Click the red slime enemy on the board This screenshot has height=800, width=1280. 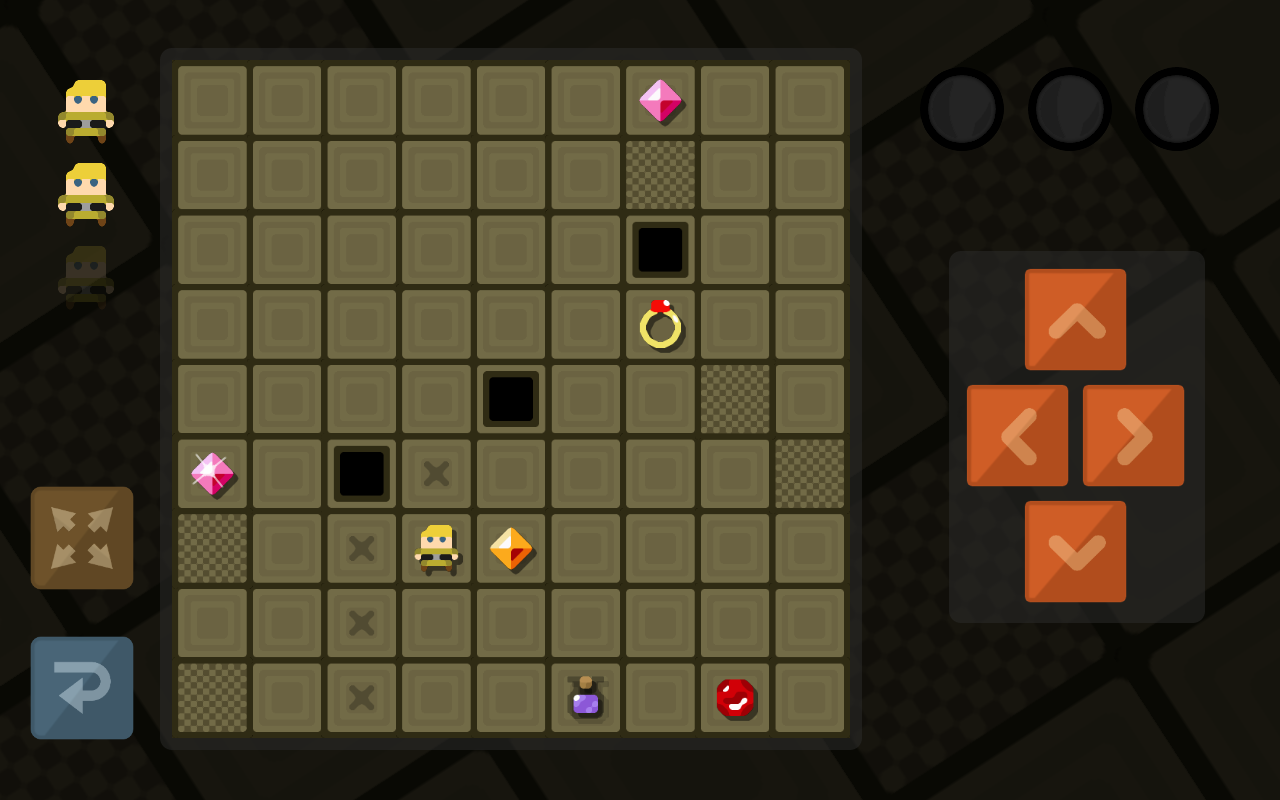pos(735,698)
